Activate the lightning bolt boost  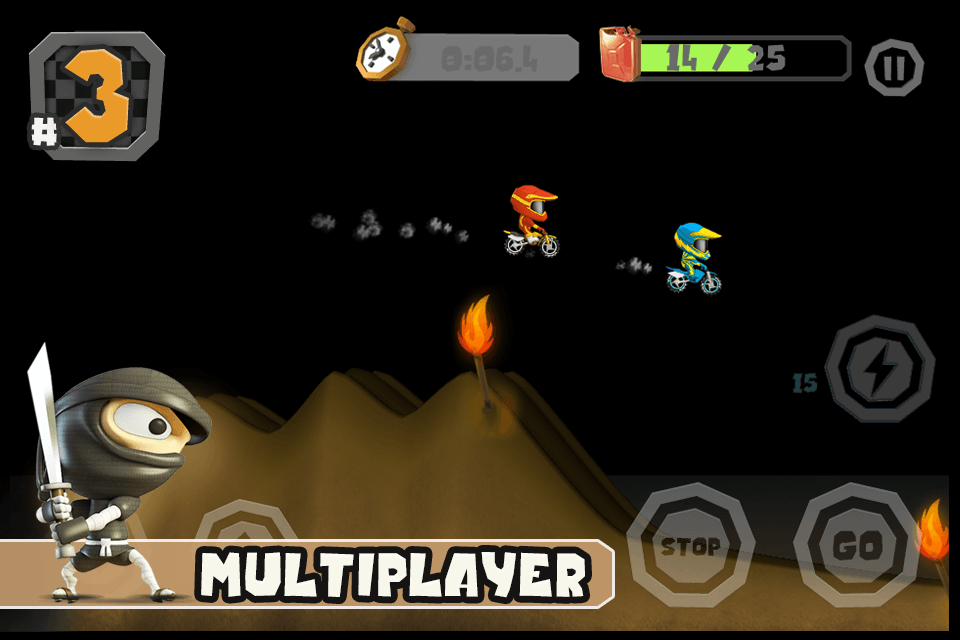(x=880, y=369)
